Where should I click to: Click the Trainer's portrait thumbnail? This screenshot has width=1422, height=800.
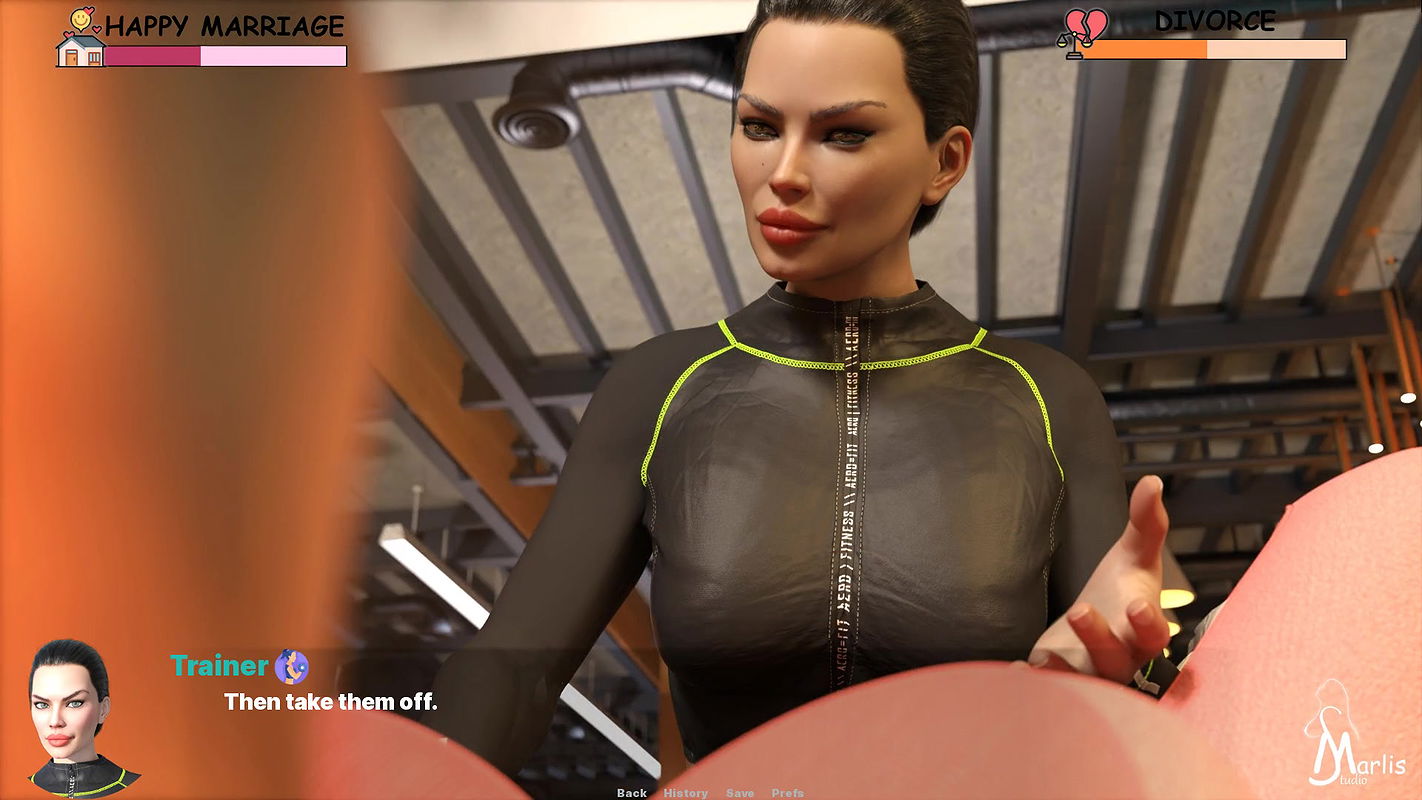pos(70,720)
